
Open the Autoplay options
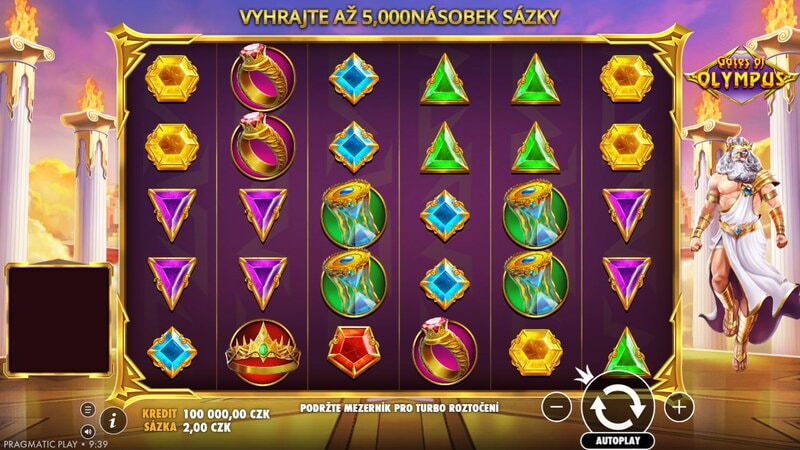tap(617, 440)
